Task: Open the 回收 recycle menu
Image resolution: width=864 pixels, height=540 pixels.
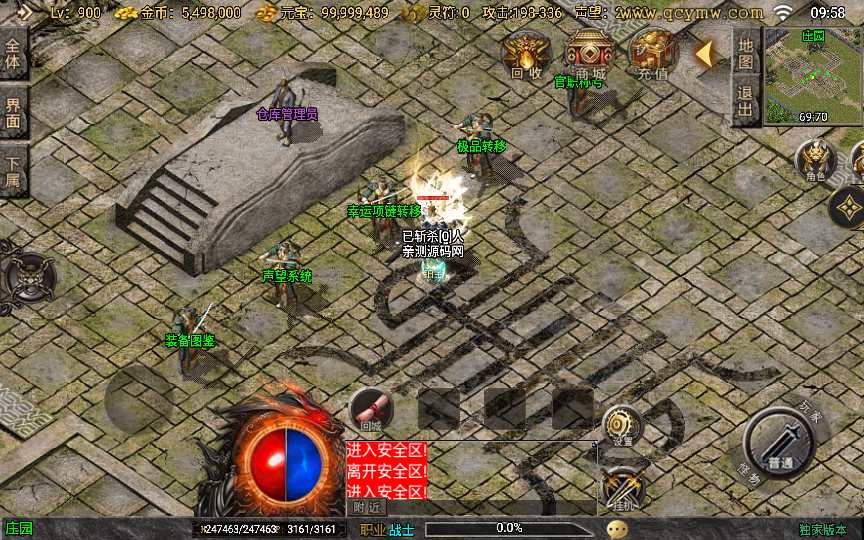Action: tap(526, 54)
